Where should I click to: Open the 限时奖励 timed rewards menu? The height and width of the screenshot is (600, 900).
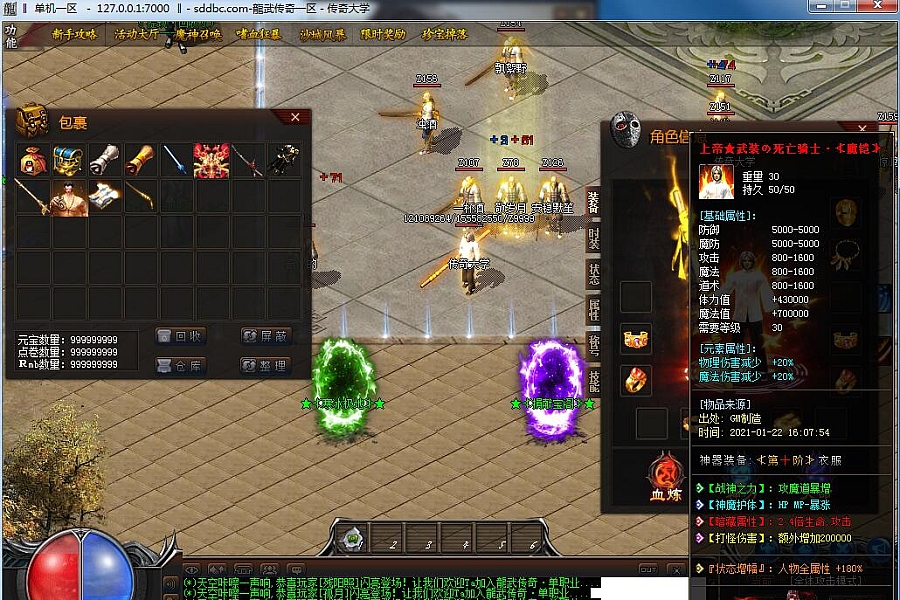pyautogui.click(x=383, y=34)
